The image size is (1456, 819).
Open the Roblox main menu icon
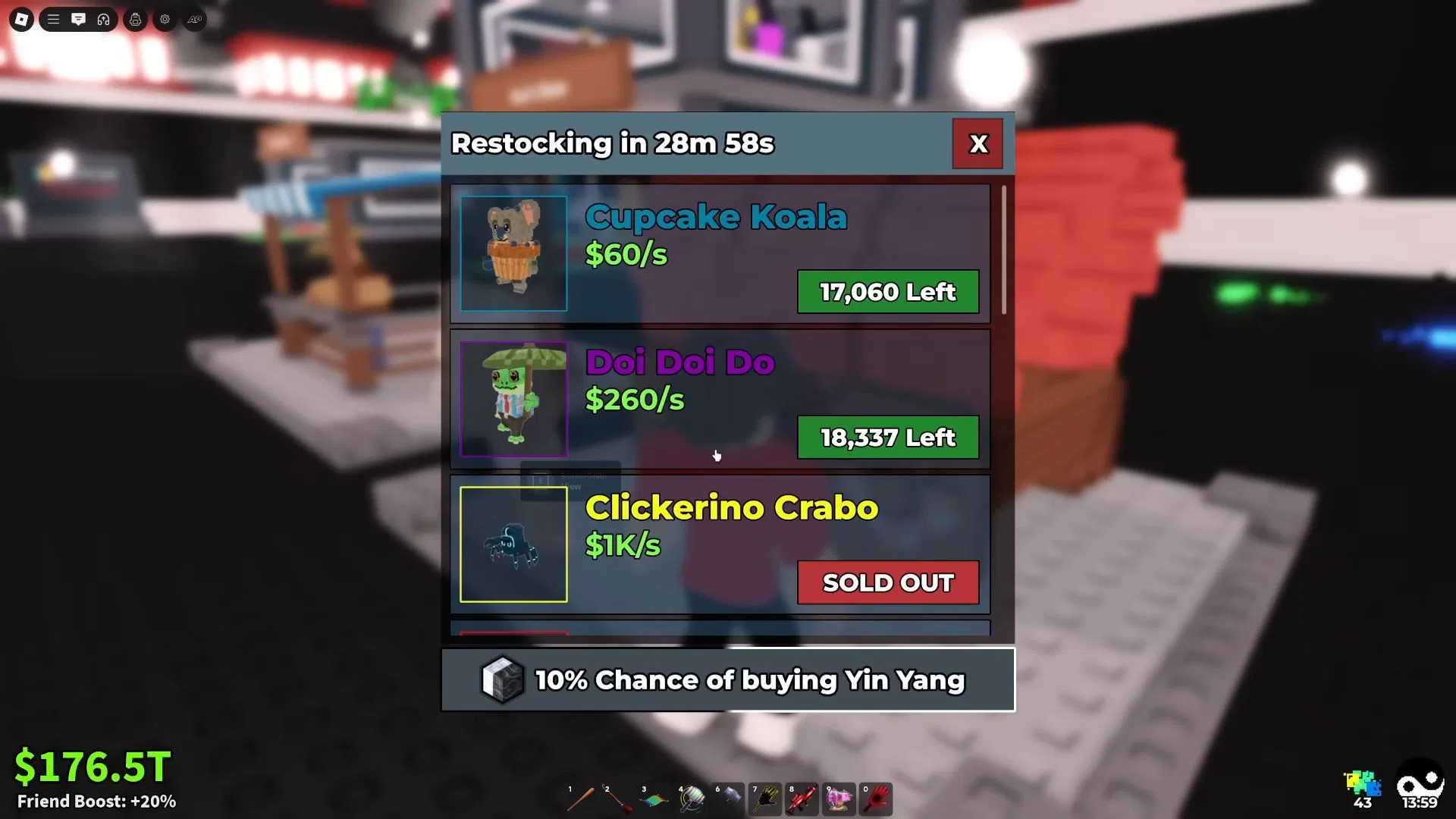(21, 19)
